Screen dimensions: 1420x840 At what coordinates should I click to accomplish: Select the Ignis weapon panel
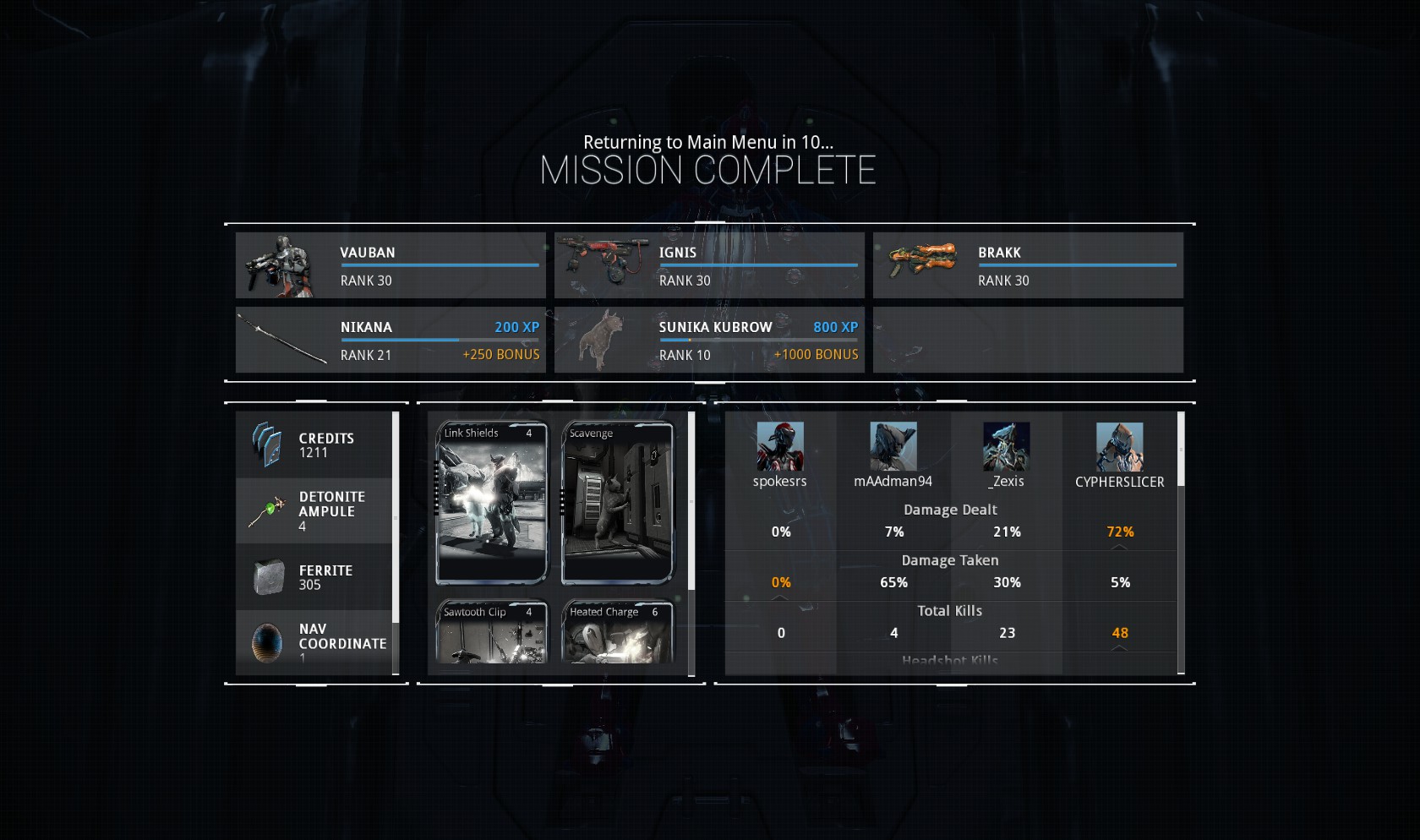tap(709, 265)
